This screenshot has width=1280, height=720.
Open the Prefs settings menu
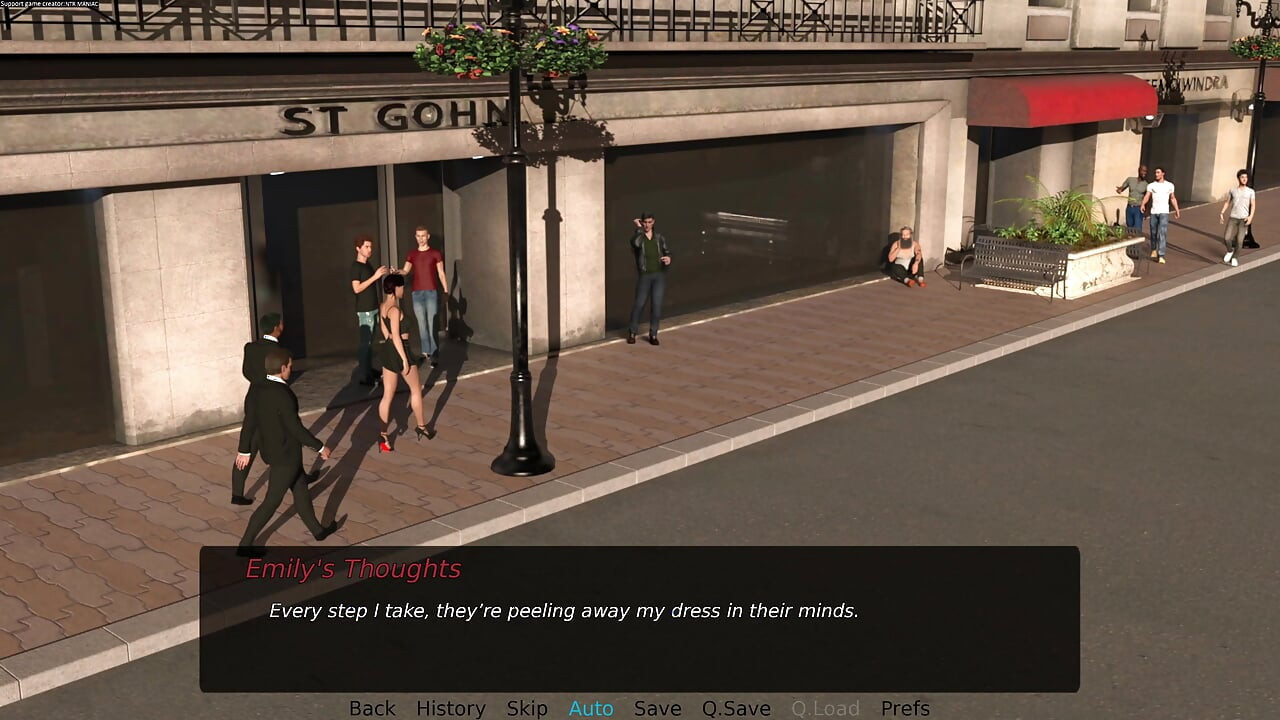[x=905, y=708]
